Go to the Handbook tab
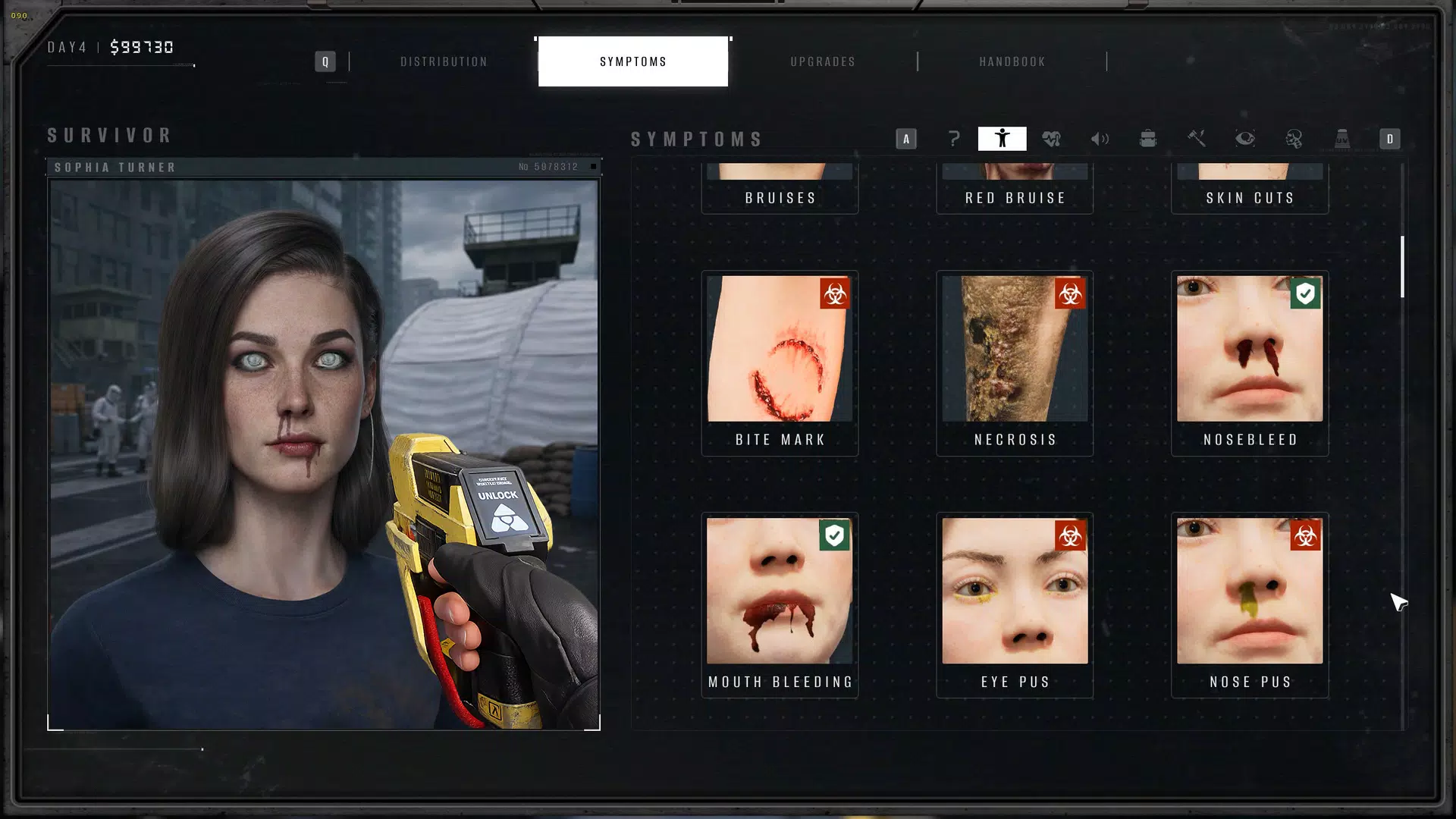This screenshot has height=819, width=1456. pyautogui.click(x=1012, y=61)
